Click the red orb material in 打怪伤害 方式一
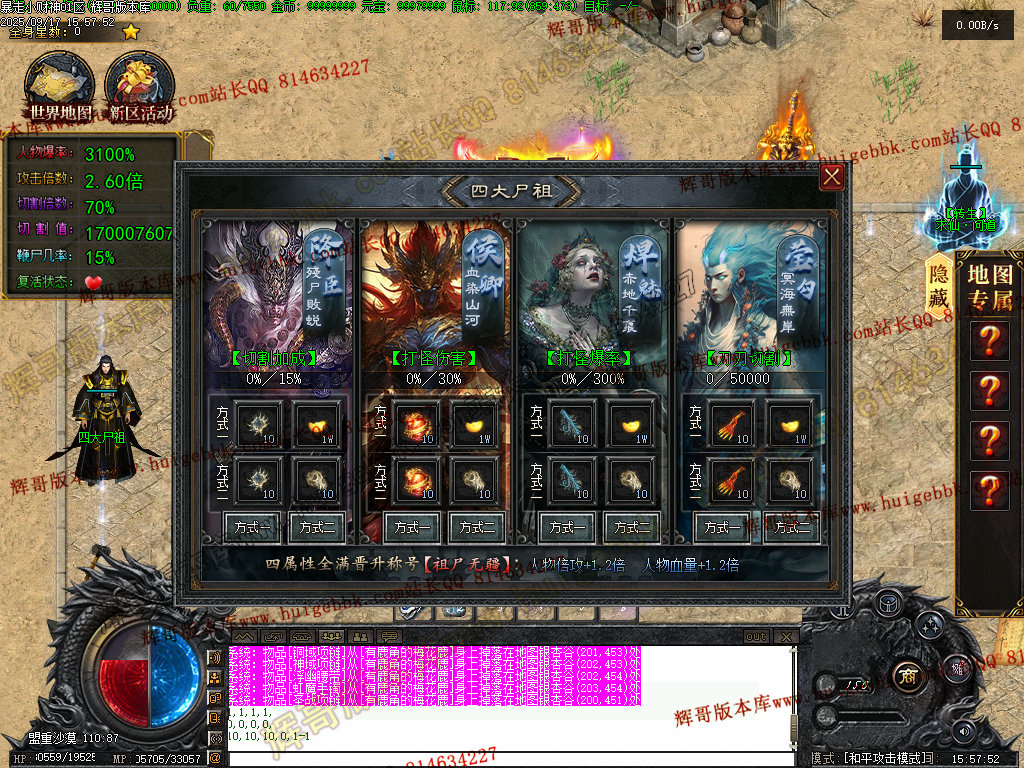The height and width of the screenshot is (768, 1024). pos(411,422)
